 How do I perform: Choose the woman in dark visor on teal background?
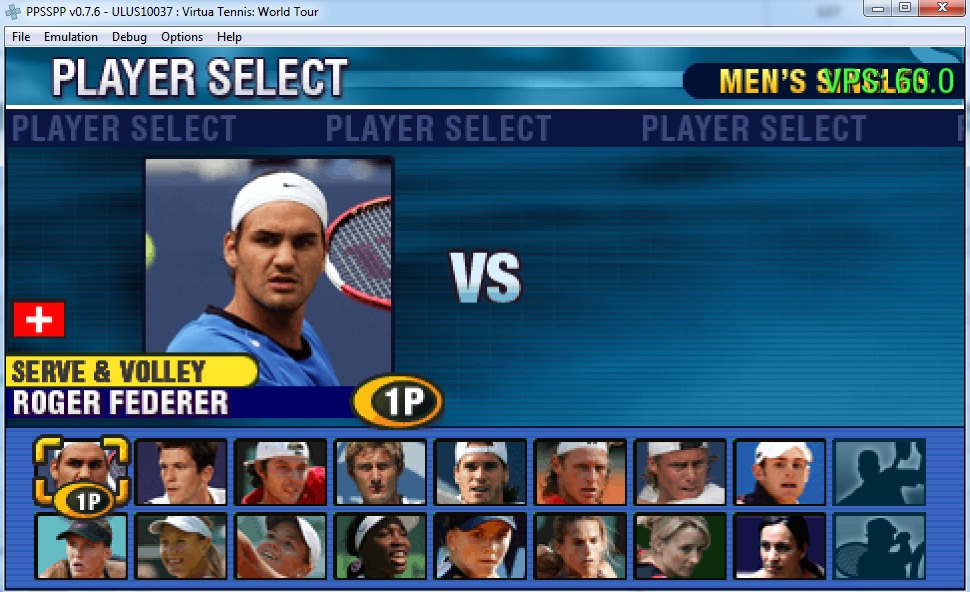[x=82, y=546]
